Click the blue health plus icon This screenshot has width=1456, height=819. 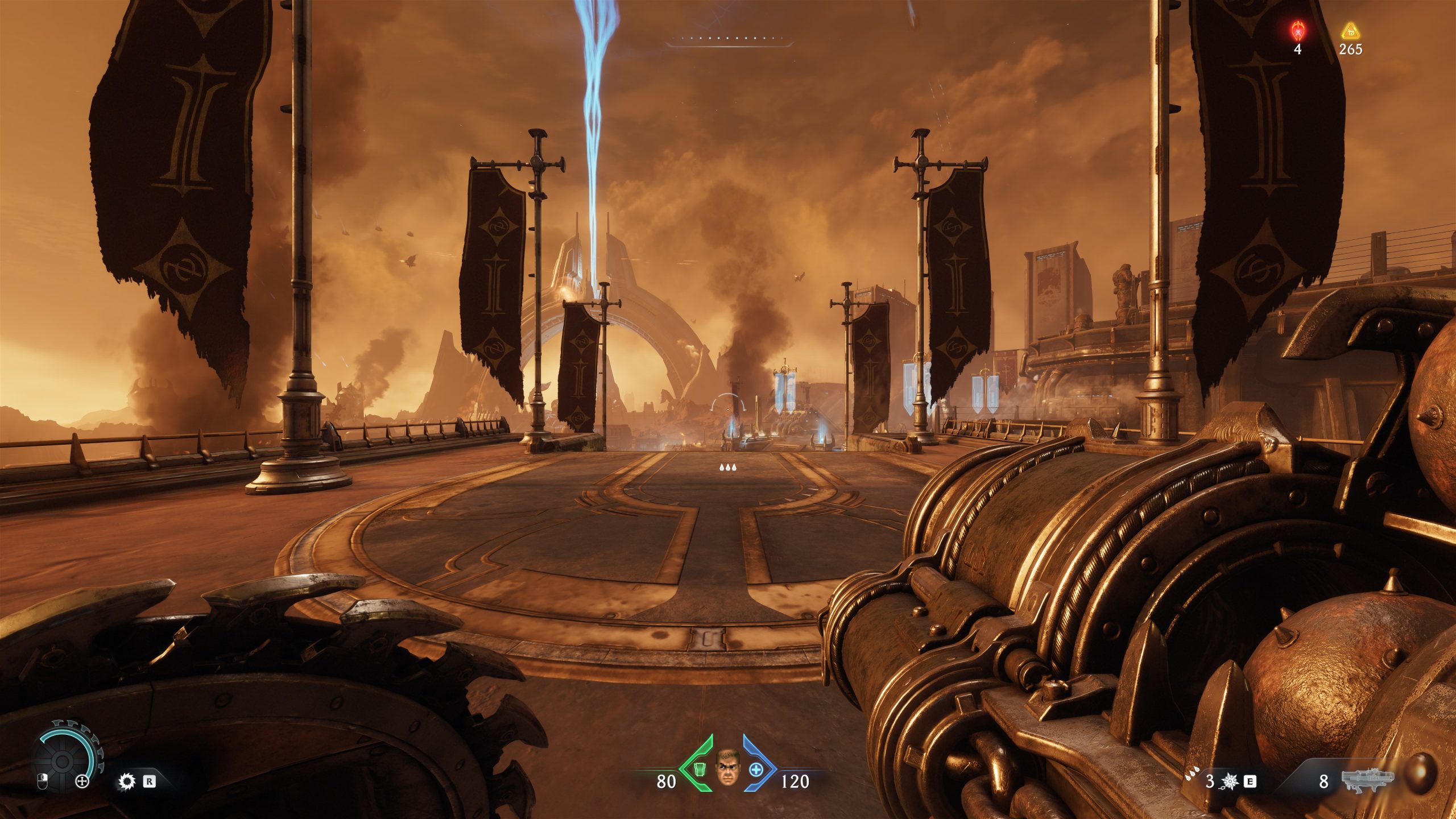[756, 770]
